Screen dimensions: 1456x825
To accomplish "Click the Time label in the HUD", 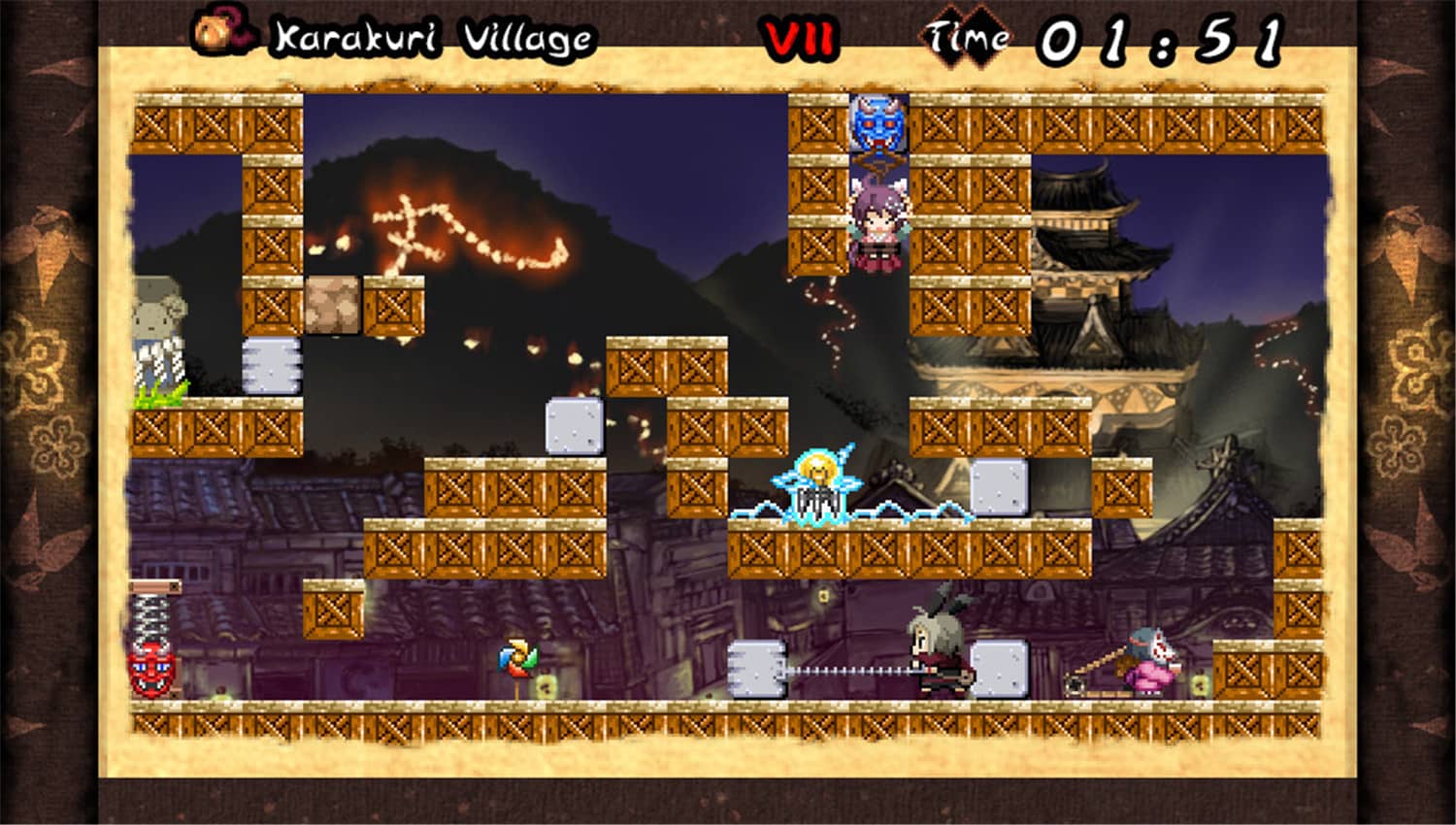I will tap(968, 39).
